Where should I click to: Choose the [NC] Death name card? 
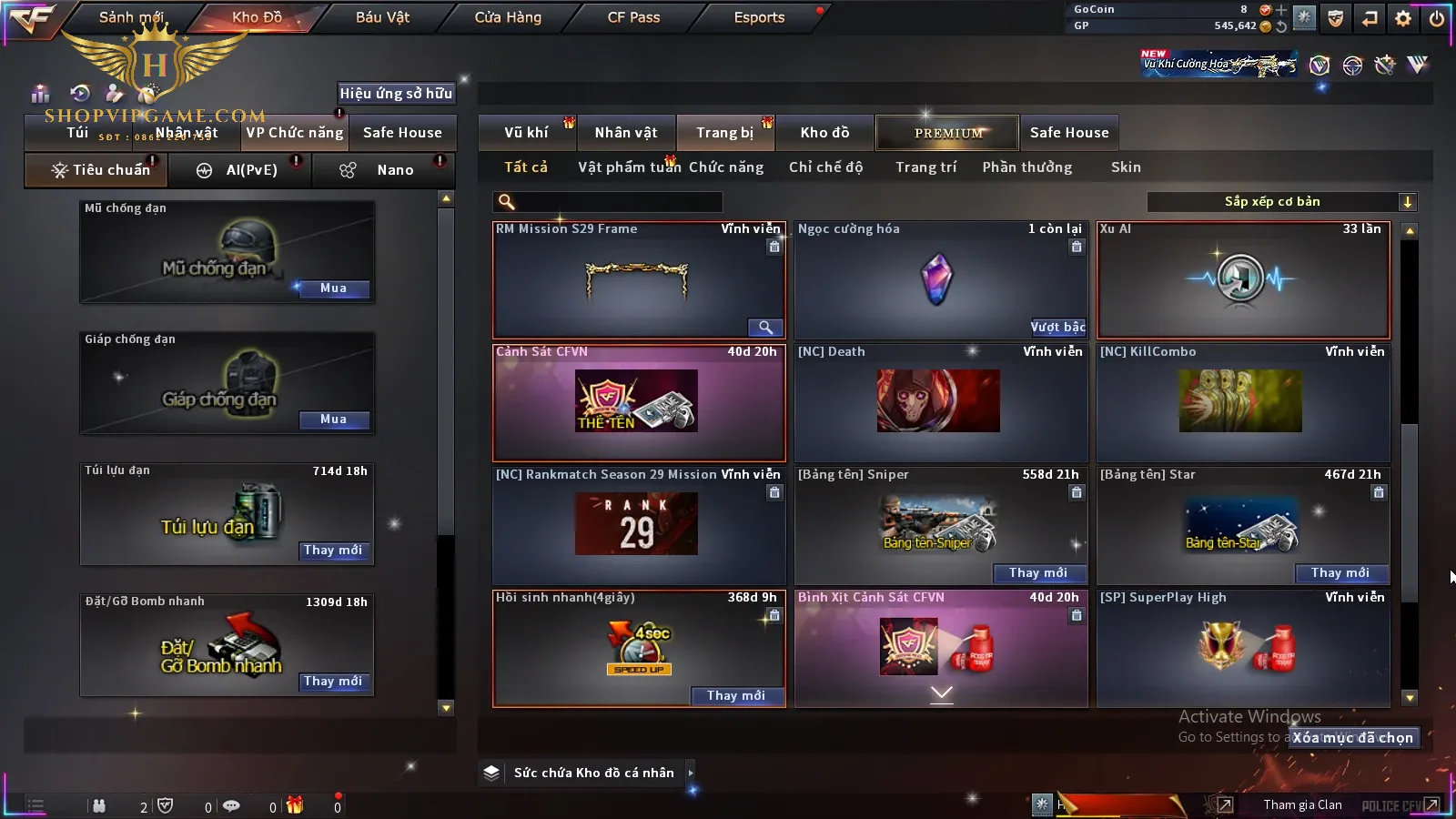(940, 402)
